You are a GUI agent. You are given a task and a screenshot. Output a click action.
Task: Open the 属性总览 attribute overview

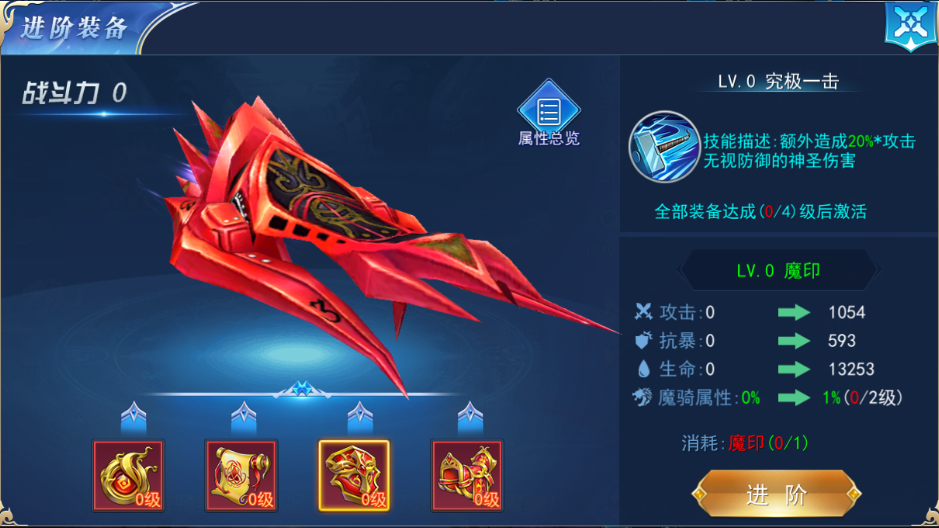tap(548, 113)
